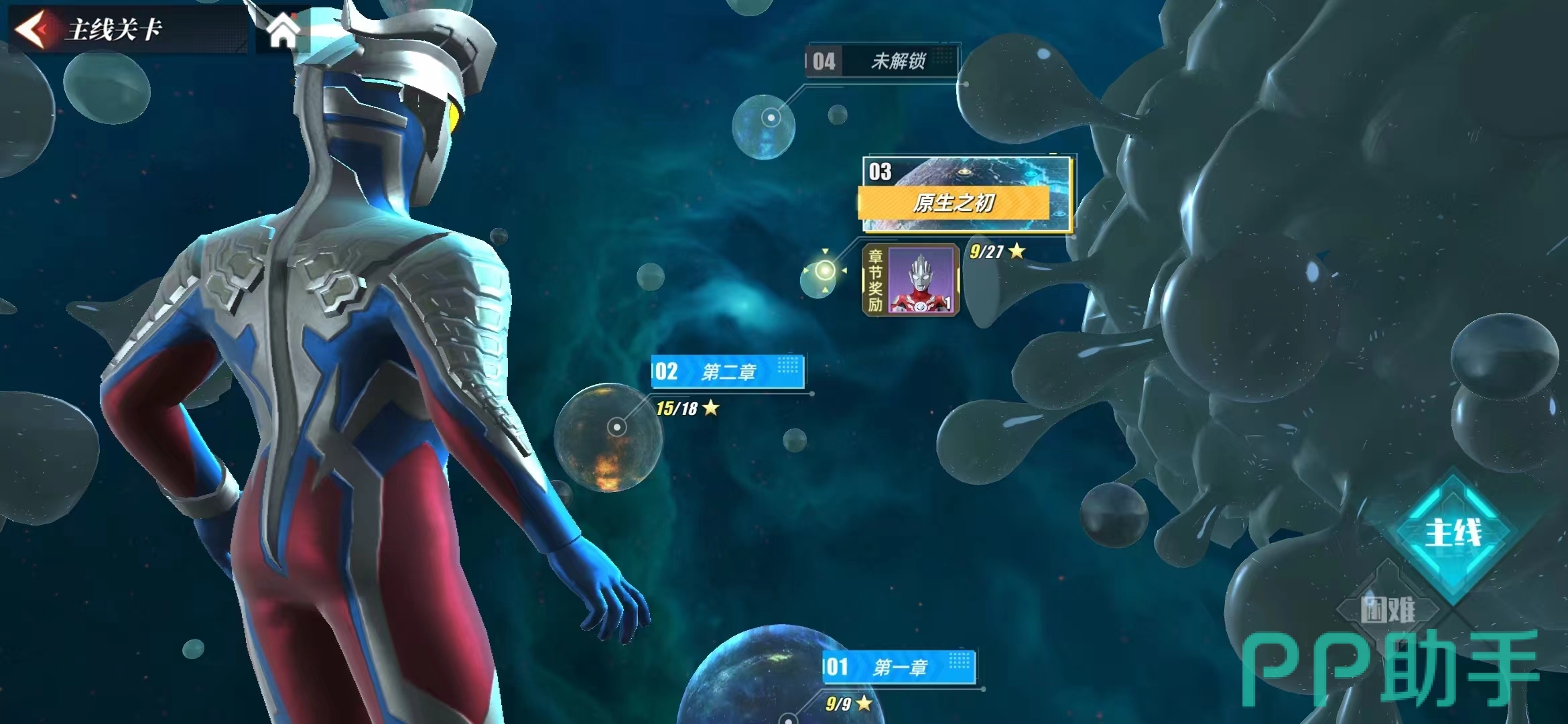Screen dimensions: 1568x724
Task: View the 章节奖励 chapter reward
Action: pyautogui.click(x=911, y=280)
